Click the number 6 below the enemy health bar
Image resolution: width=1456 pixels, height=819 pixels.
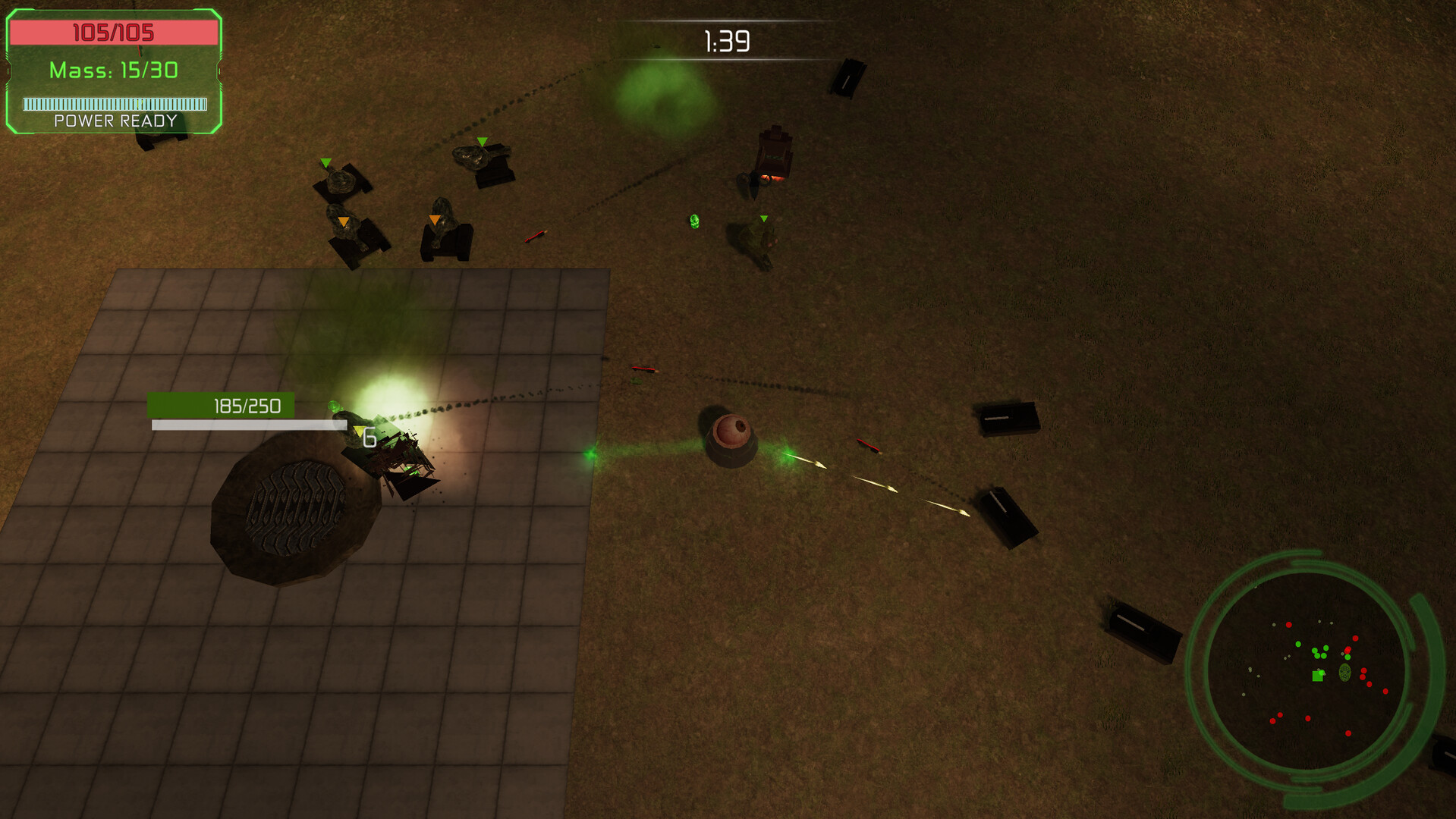369,435
